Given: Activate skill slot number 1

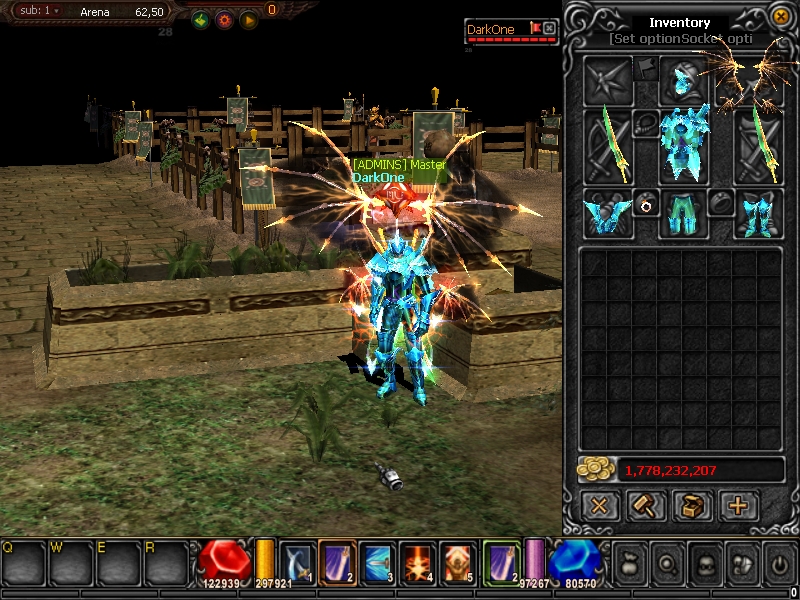Looking at the screenshot, I should coord(297,561).
